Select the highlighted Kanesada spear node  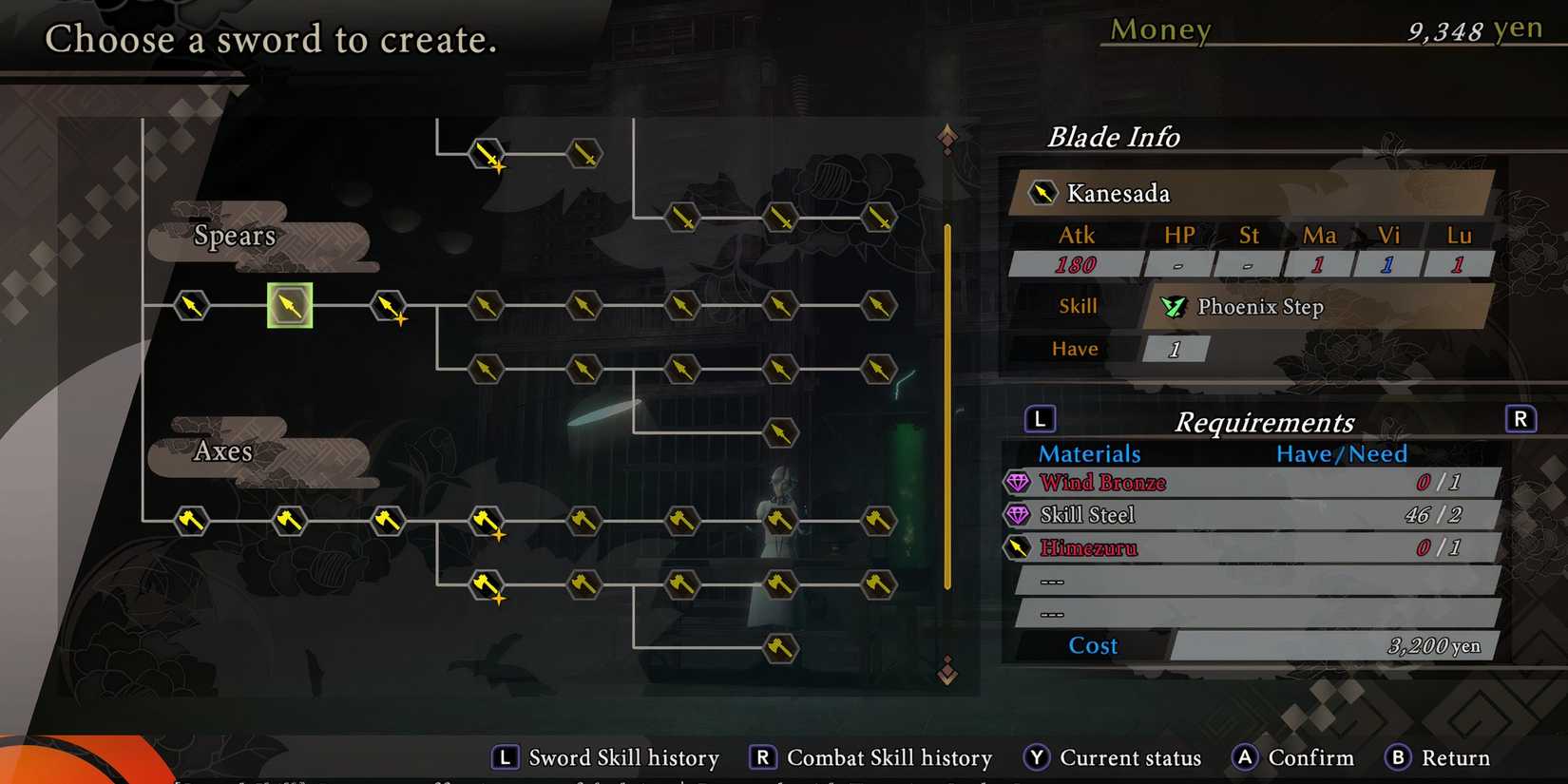(290, 306)
